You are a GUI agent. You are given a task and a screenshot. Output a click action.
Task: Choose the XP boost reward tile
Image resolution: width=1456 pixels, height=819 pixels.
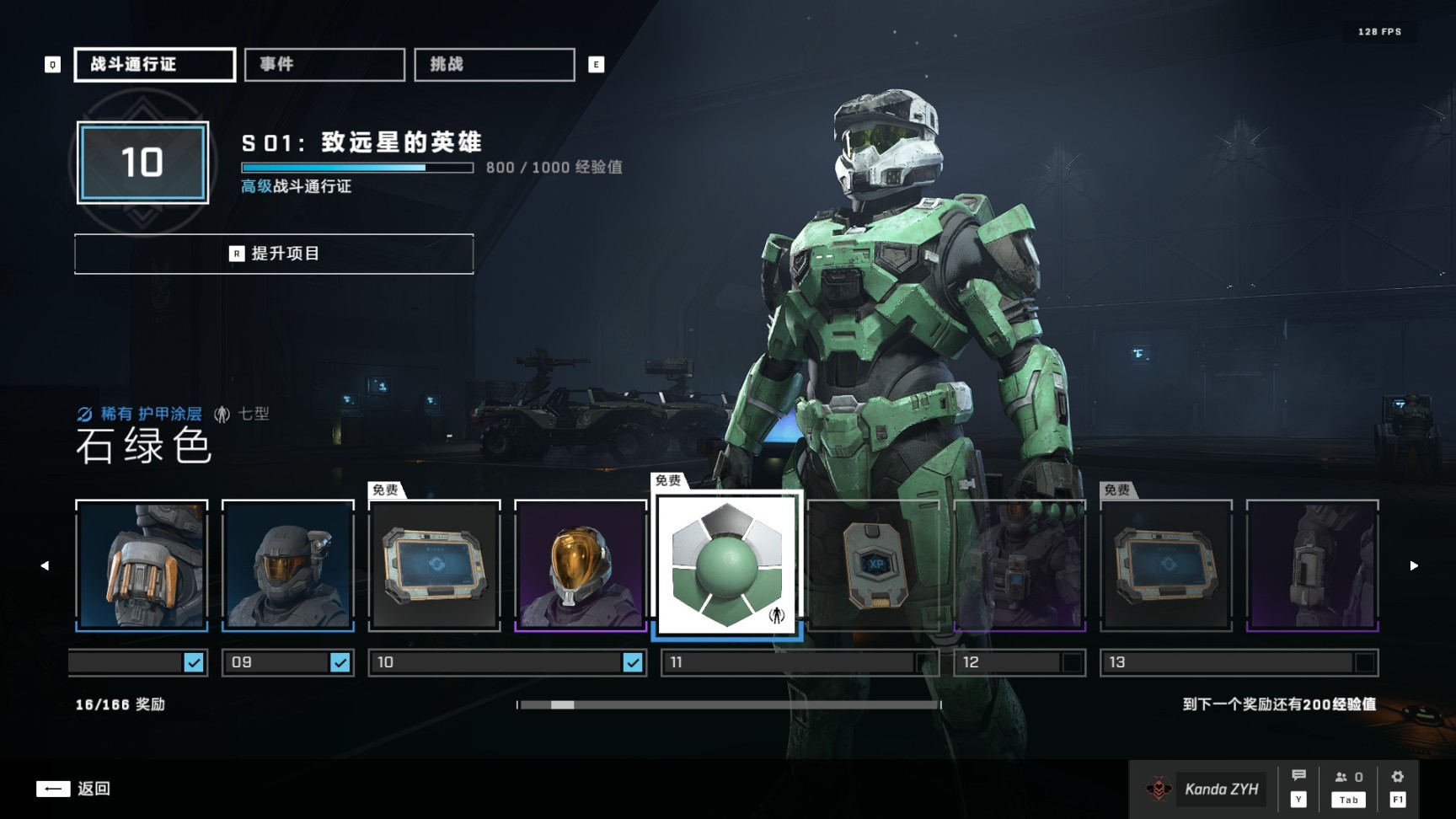[x=874, y=565]
